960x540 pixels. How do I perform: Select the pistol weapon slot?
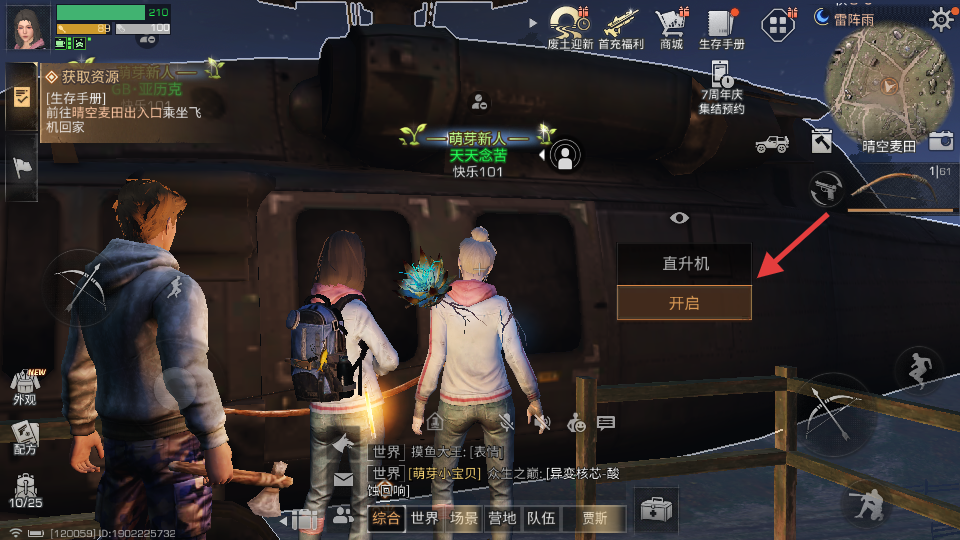(825, 187)
